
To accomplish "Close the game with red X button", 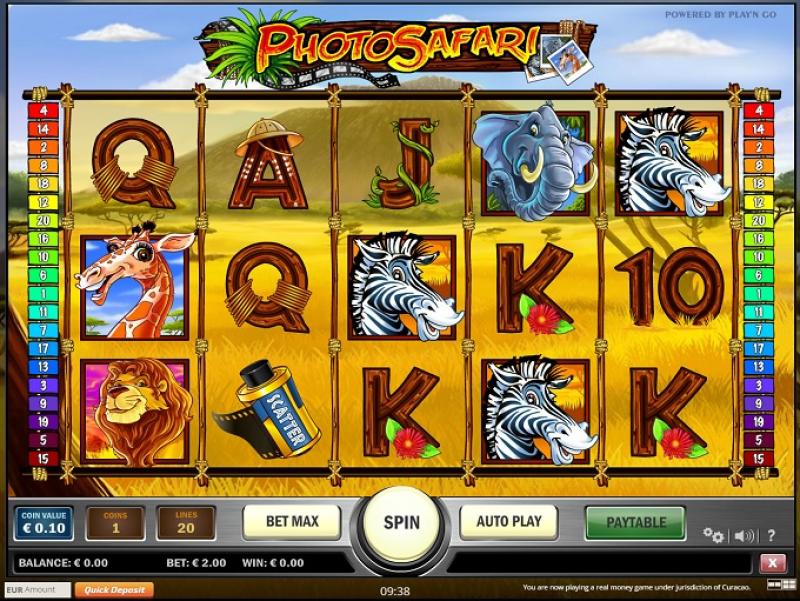I will (x=772, y=563).
